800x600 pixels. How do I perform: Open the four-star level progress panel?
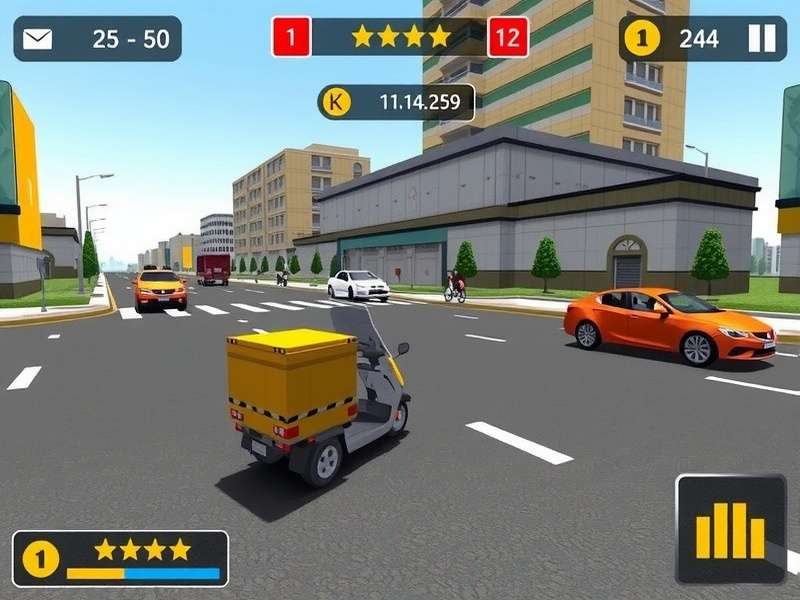[x=120, y=558]
